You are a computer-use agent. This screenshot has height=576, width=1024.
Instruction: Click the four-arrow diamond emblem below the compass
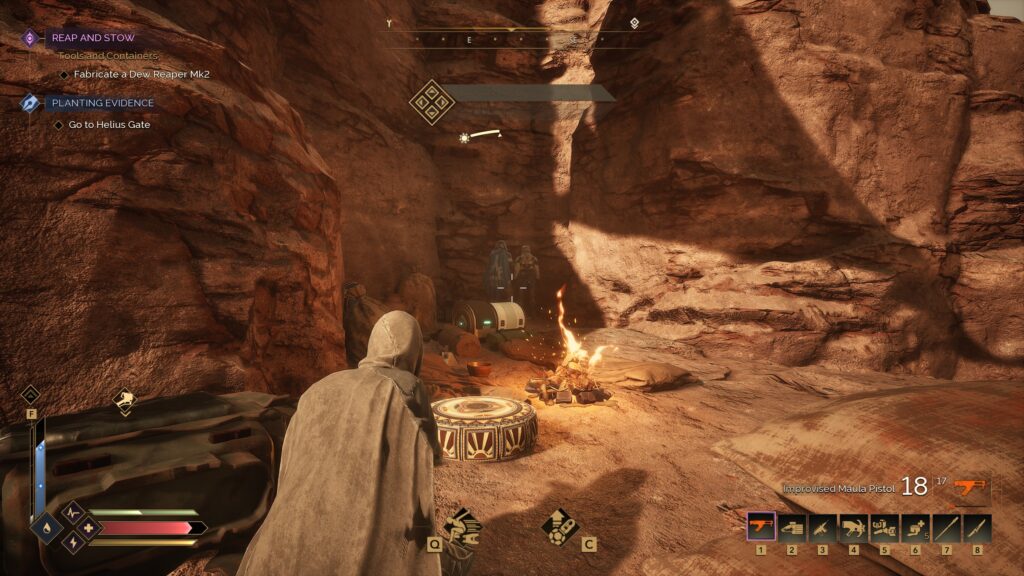click(431, 102)
